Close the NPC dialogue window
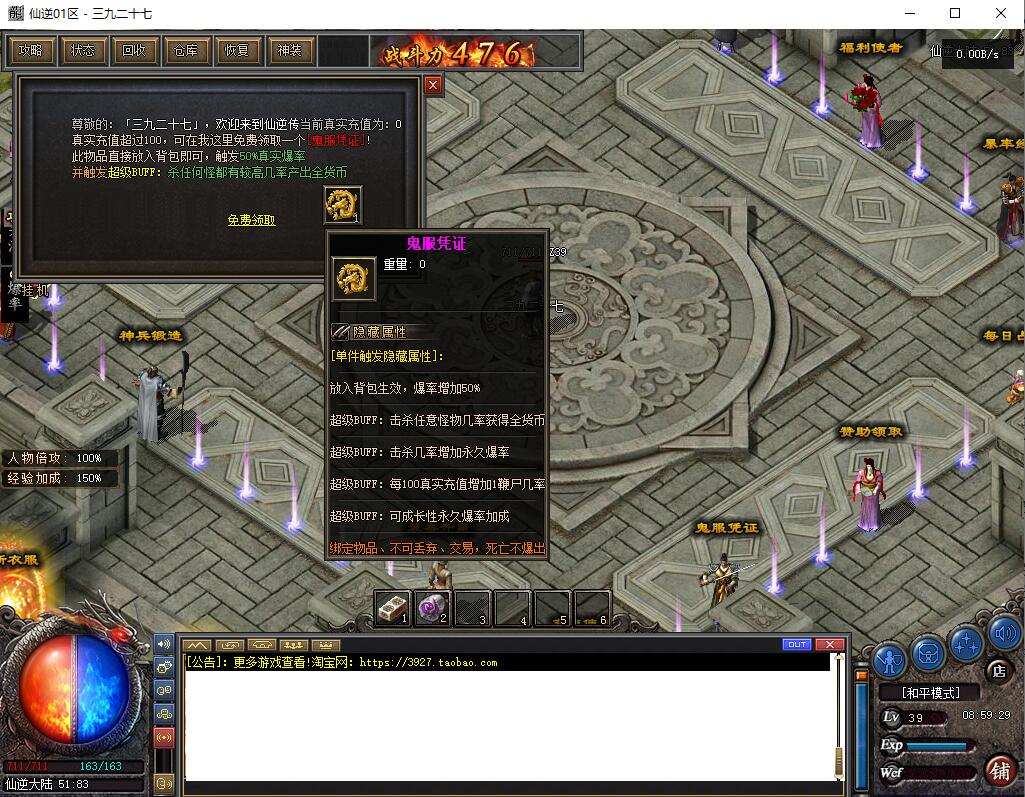The image size is (1025, 797). pos(433,86)
